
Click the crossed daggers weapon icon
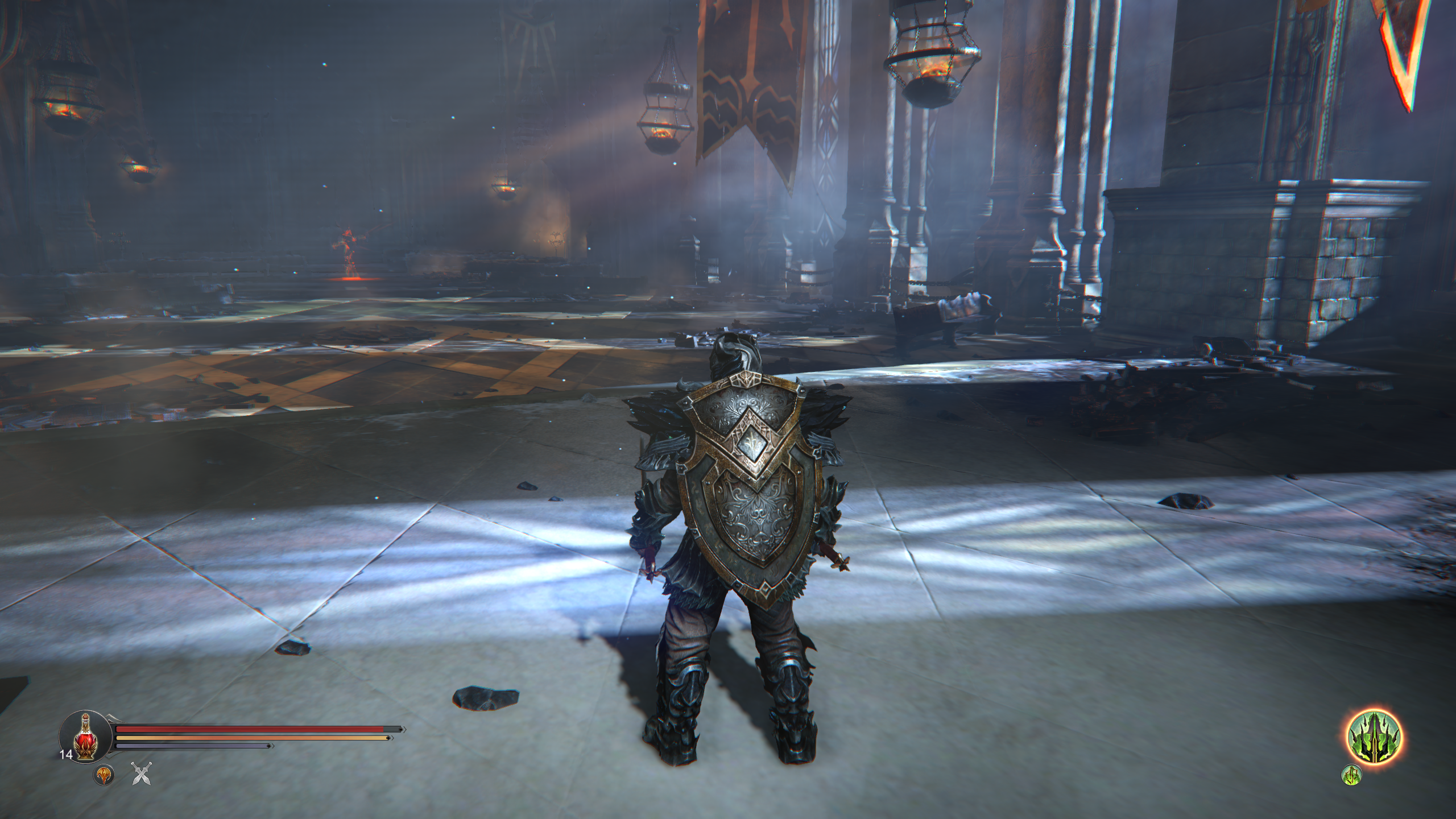click(140, 774)
